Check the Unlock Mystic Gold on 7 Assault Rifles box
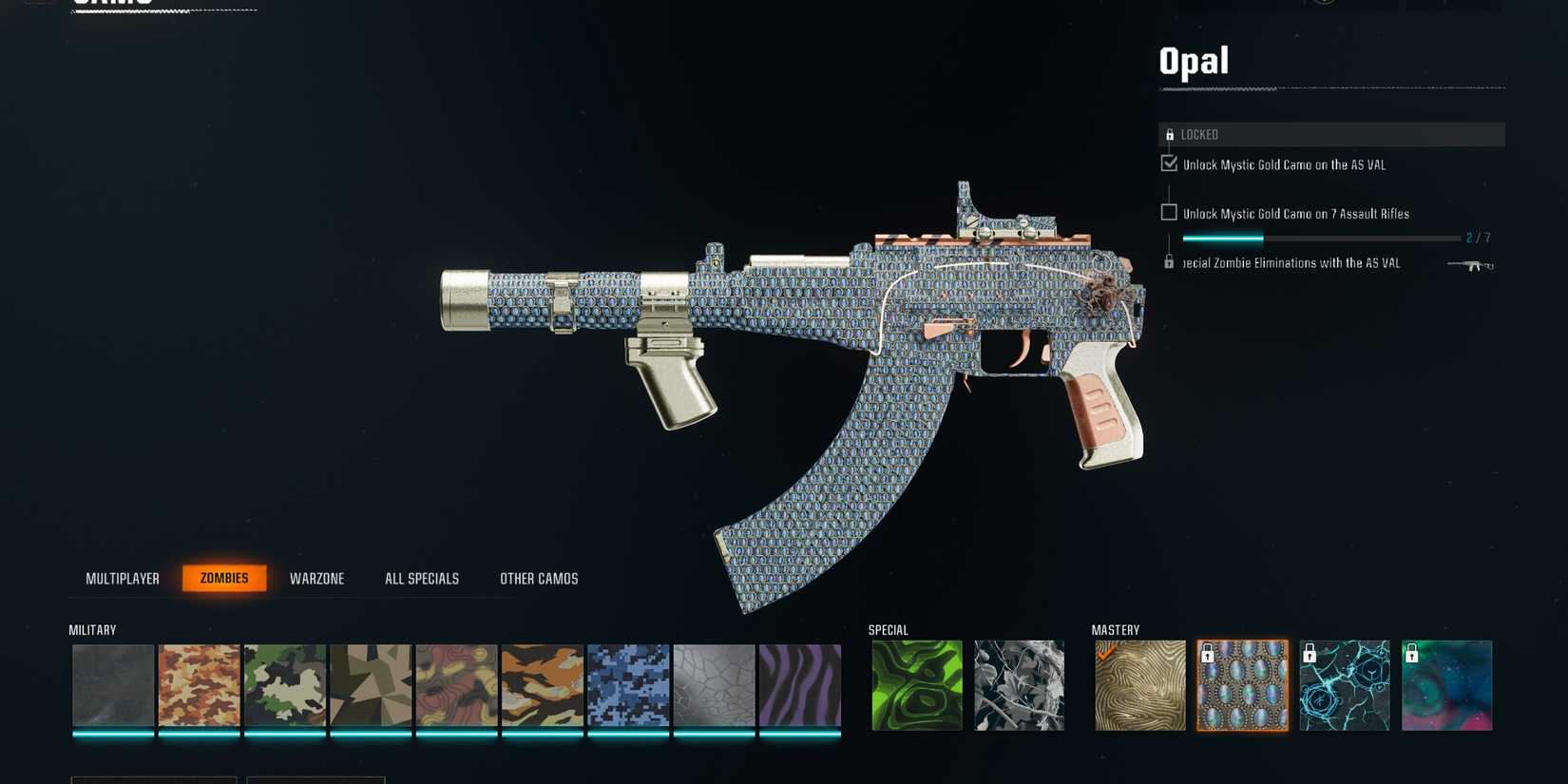This screenshot has width=1568, height=784. pos(1169,211)
